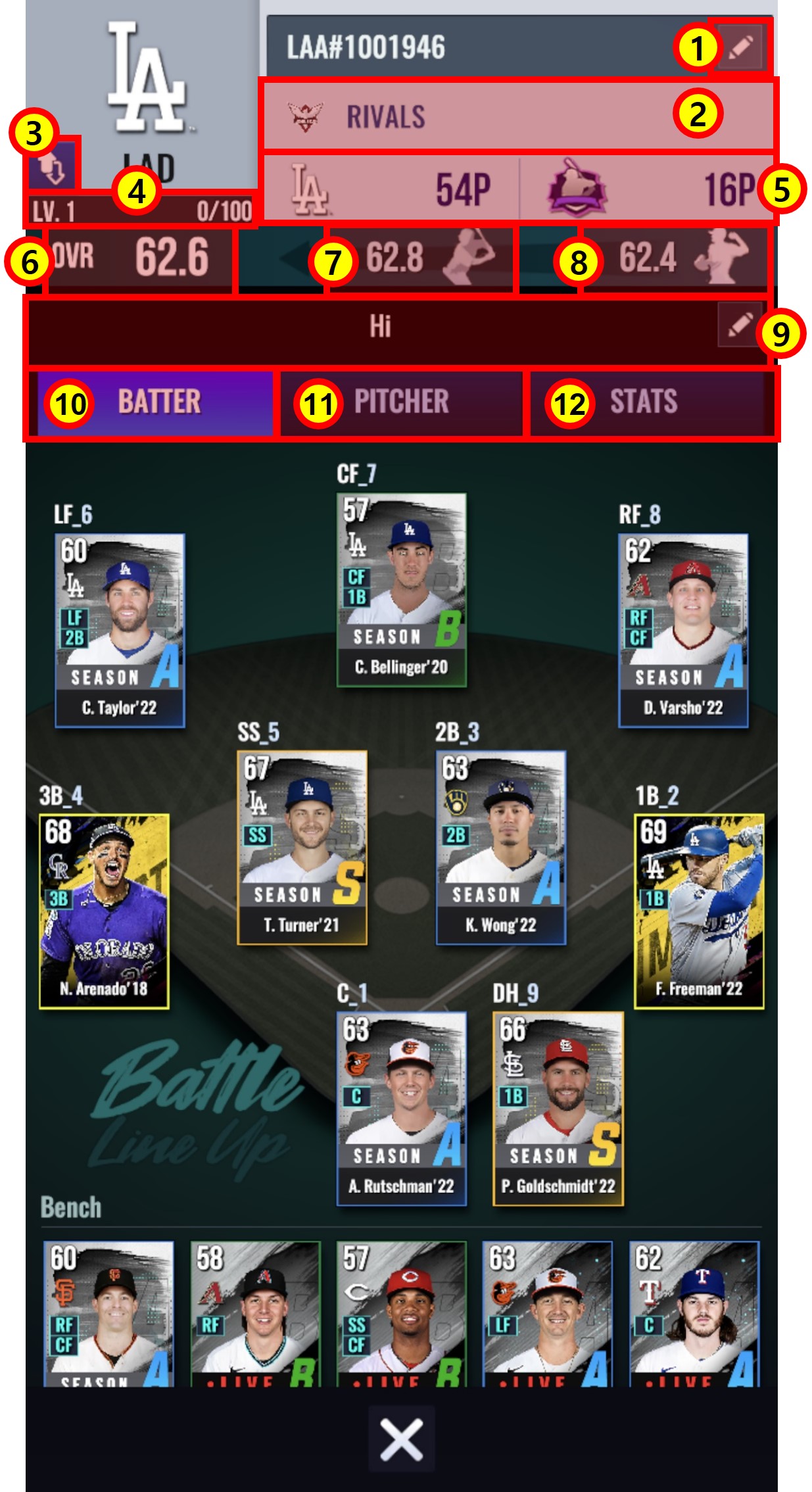Select the Giants bench player card

pyautogui.click(x=108, y=1313)
